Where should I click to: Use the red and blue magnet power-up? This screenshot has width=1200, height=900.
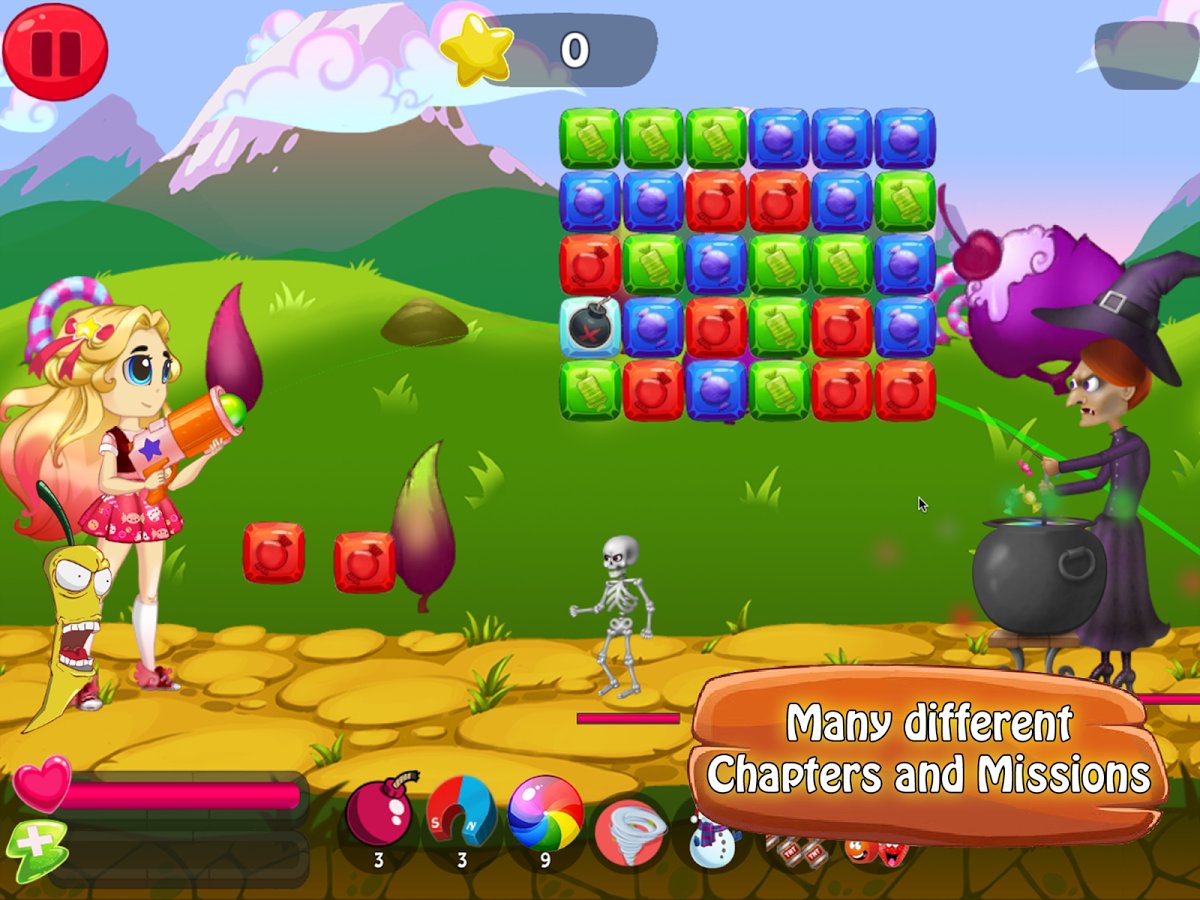461,813
